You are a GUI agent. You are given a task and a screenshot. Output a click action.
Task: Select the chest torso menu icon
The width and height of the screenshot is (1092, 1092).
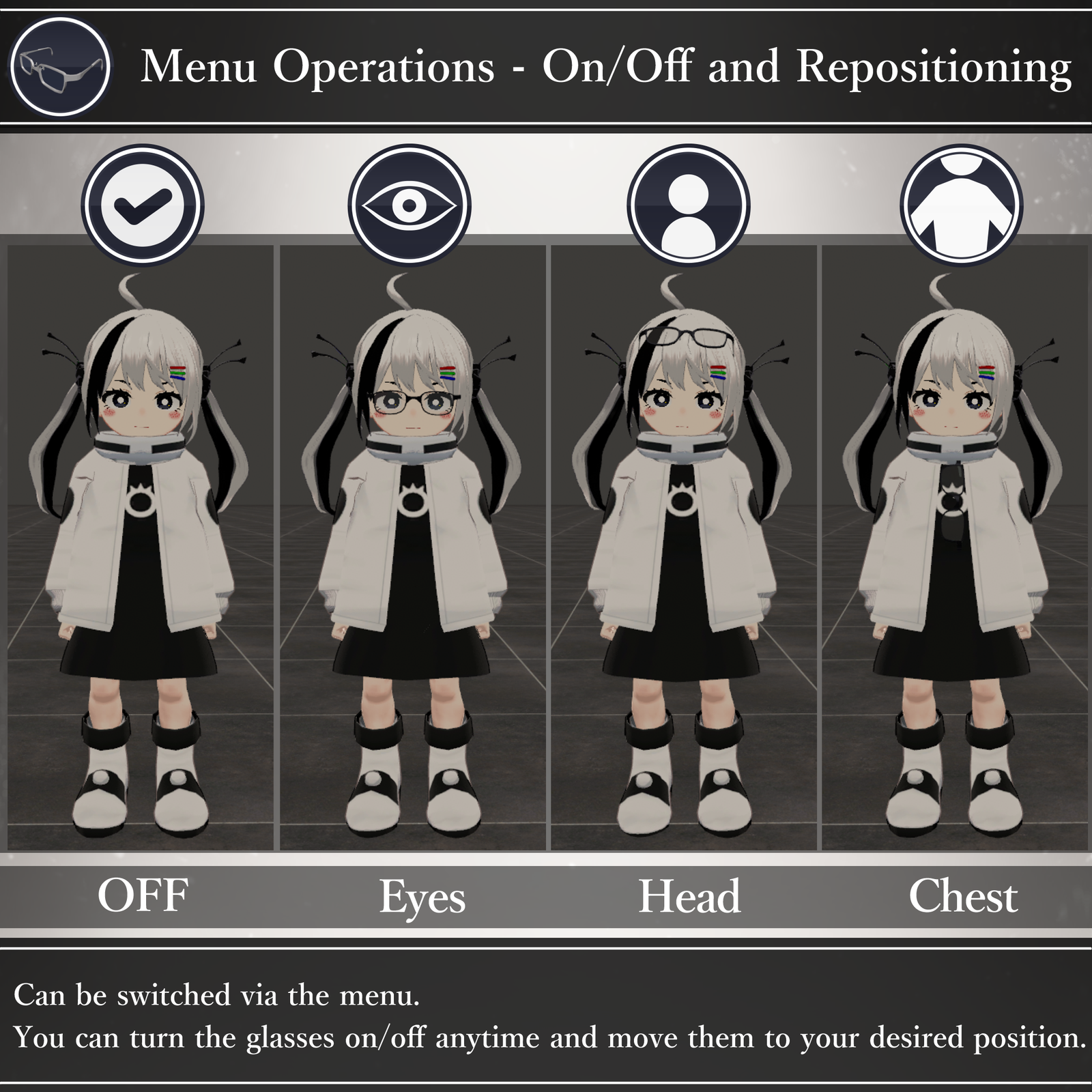(x=962, y=205)
